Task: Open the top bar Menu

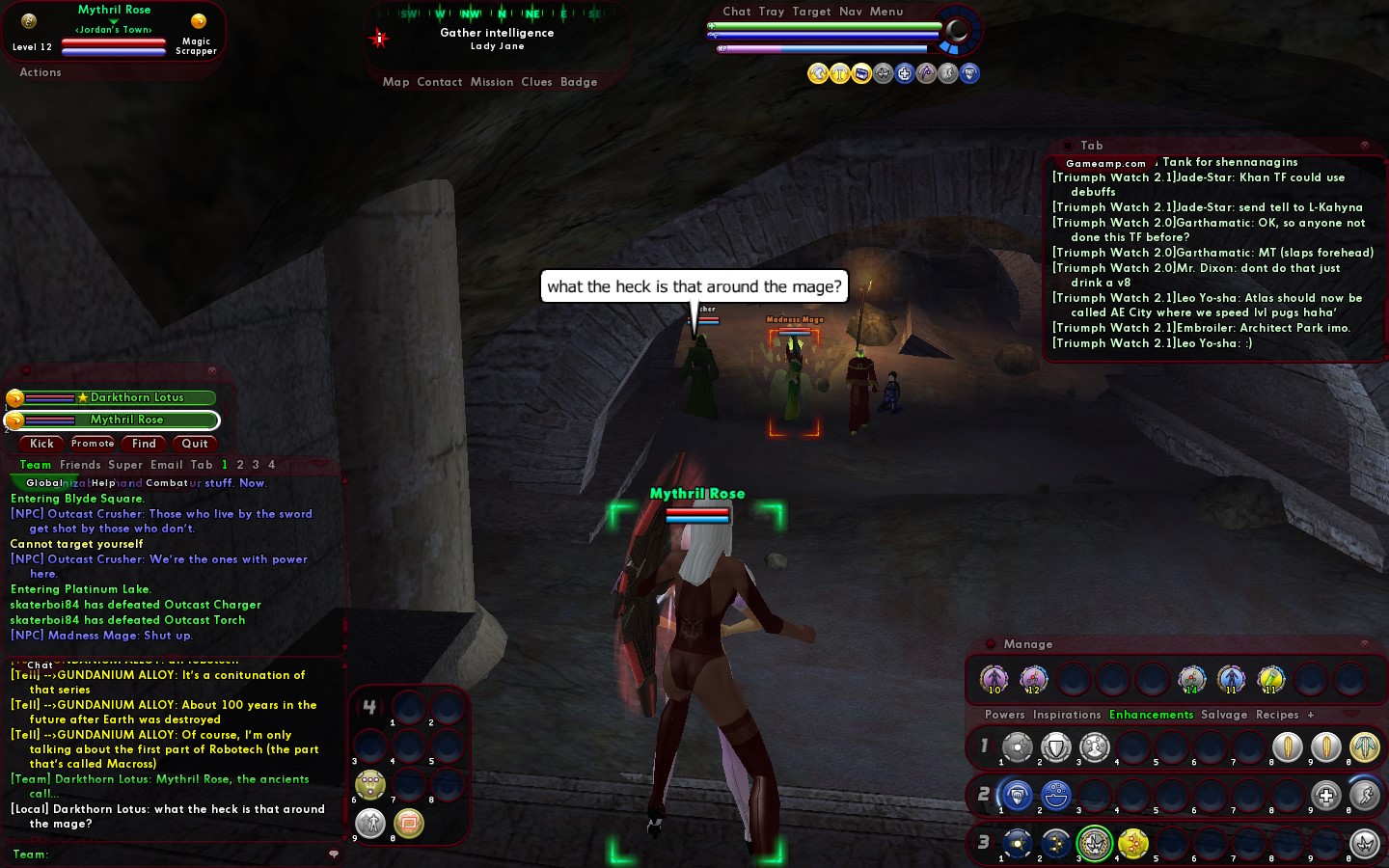Action: point(886,12)
